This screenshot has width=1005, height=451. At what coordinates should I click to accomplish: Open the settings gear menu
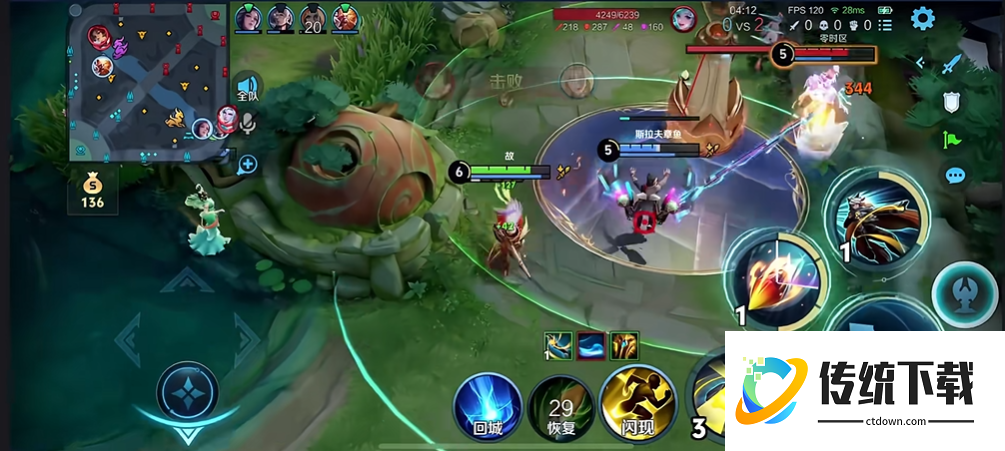click(x=922, y=18)
